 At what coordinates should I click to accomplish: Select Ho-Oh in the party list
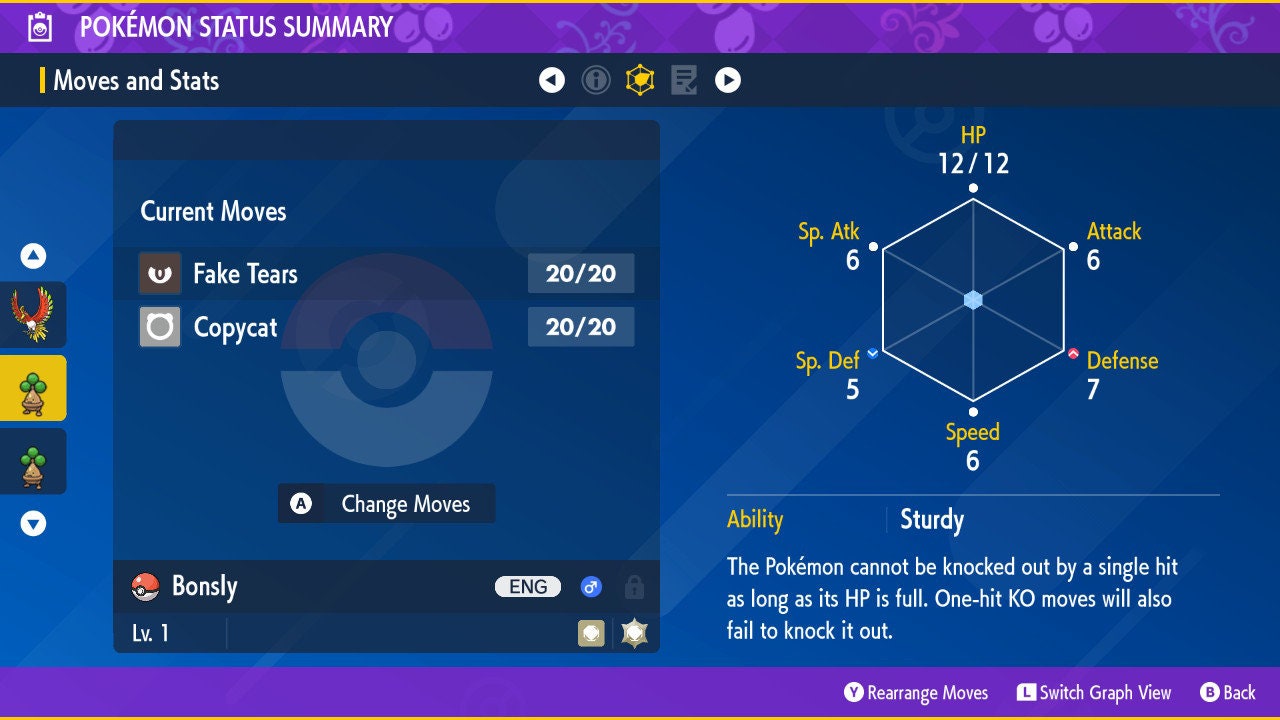(x=33, y=314)
